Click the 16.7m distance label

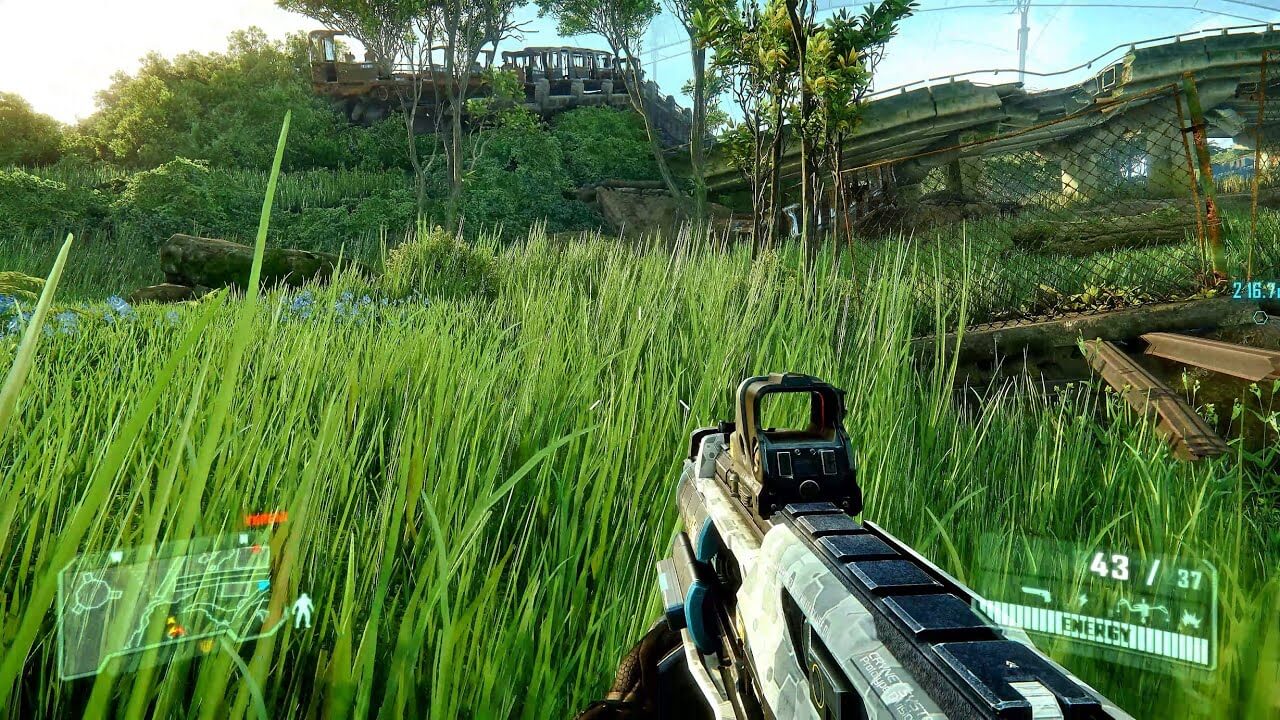[x=1255, y=290]
